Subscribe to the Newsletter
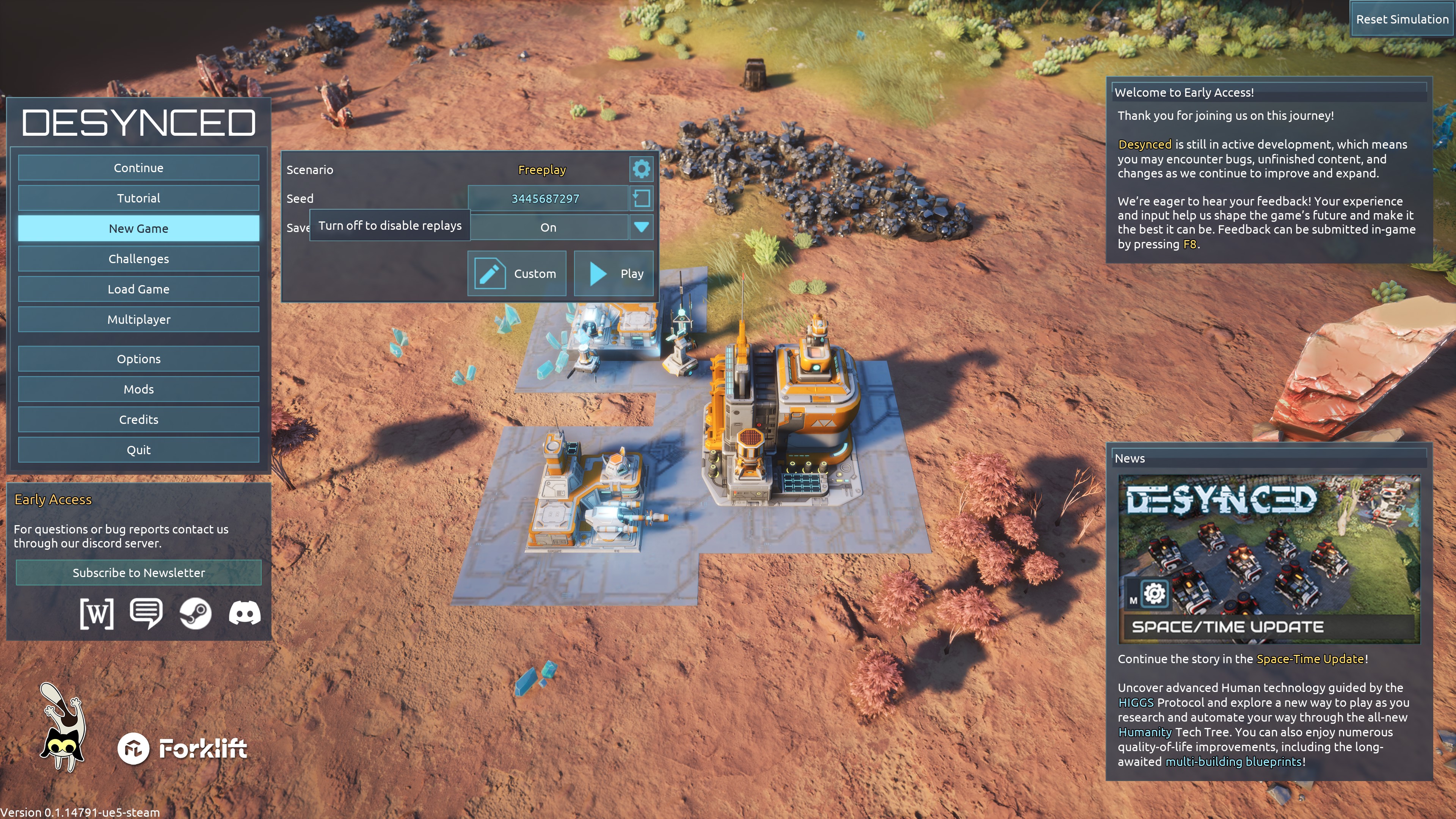The image size is (1456, 819). point(138,573)
